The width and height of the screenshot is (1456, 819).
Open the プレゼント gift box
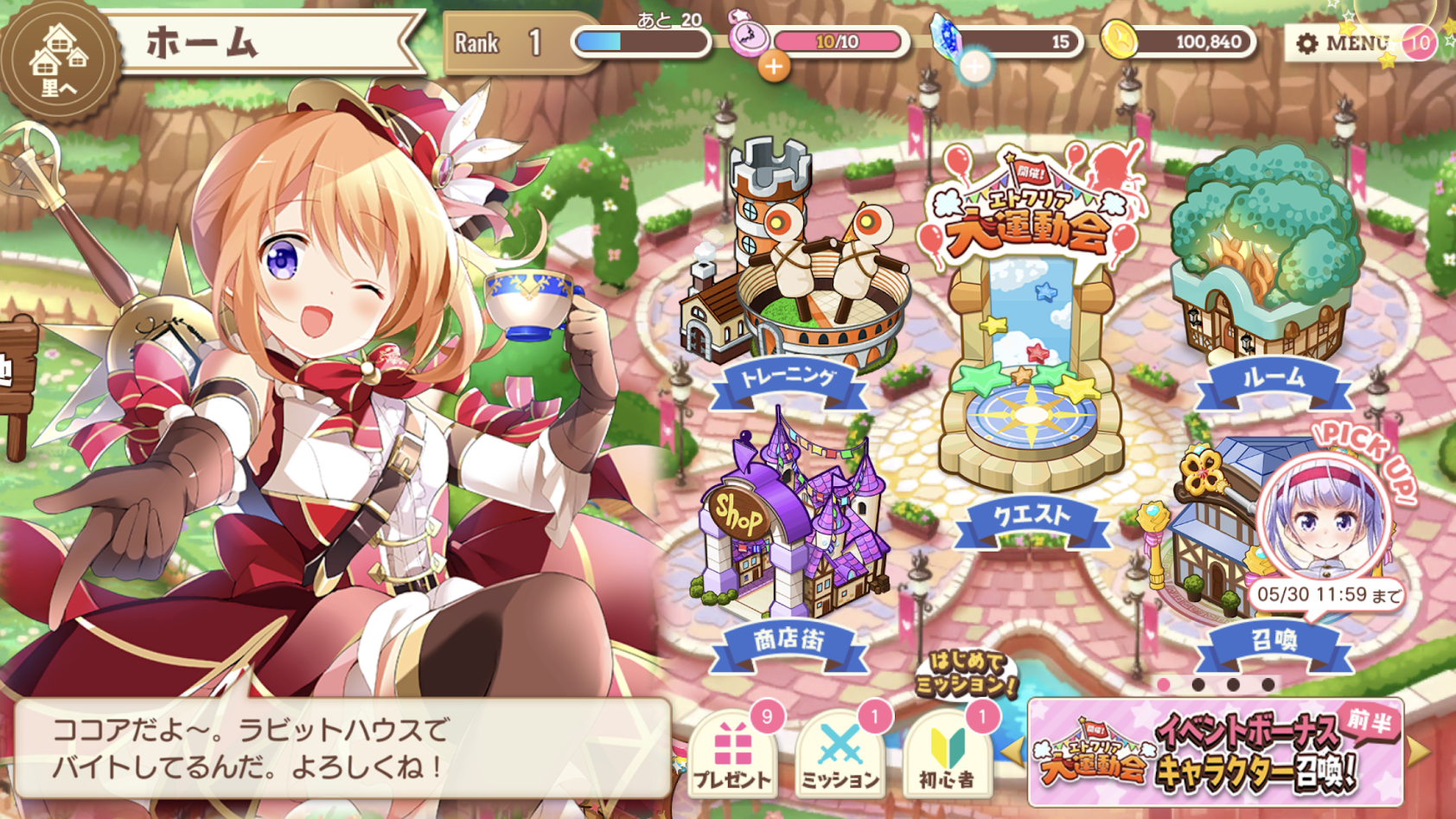coord(733,753)
